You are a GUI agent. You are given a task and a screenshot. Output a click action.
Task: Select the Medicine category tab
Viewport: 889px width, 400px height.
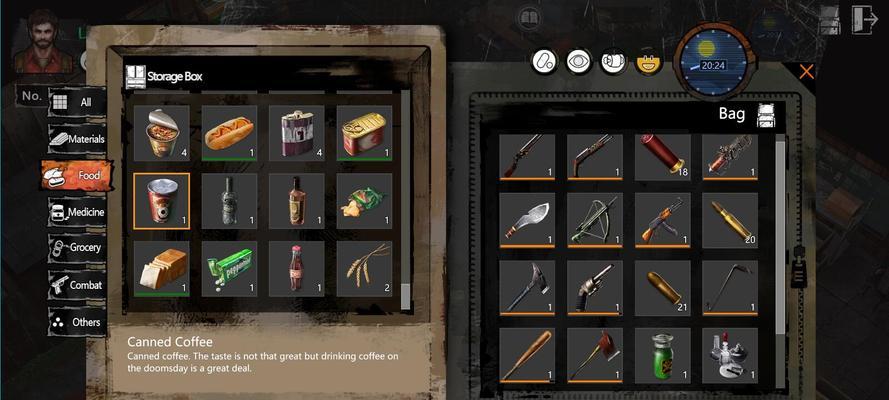click(76, 212)
